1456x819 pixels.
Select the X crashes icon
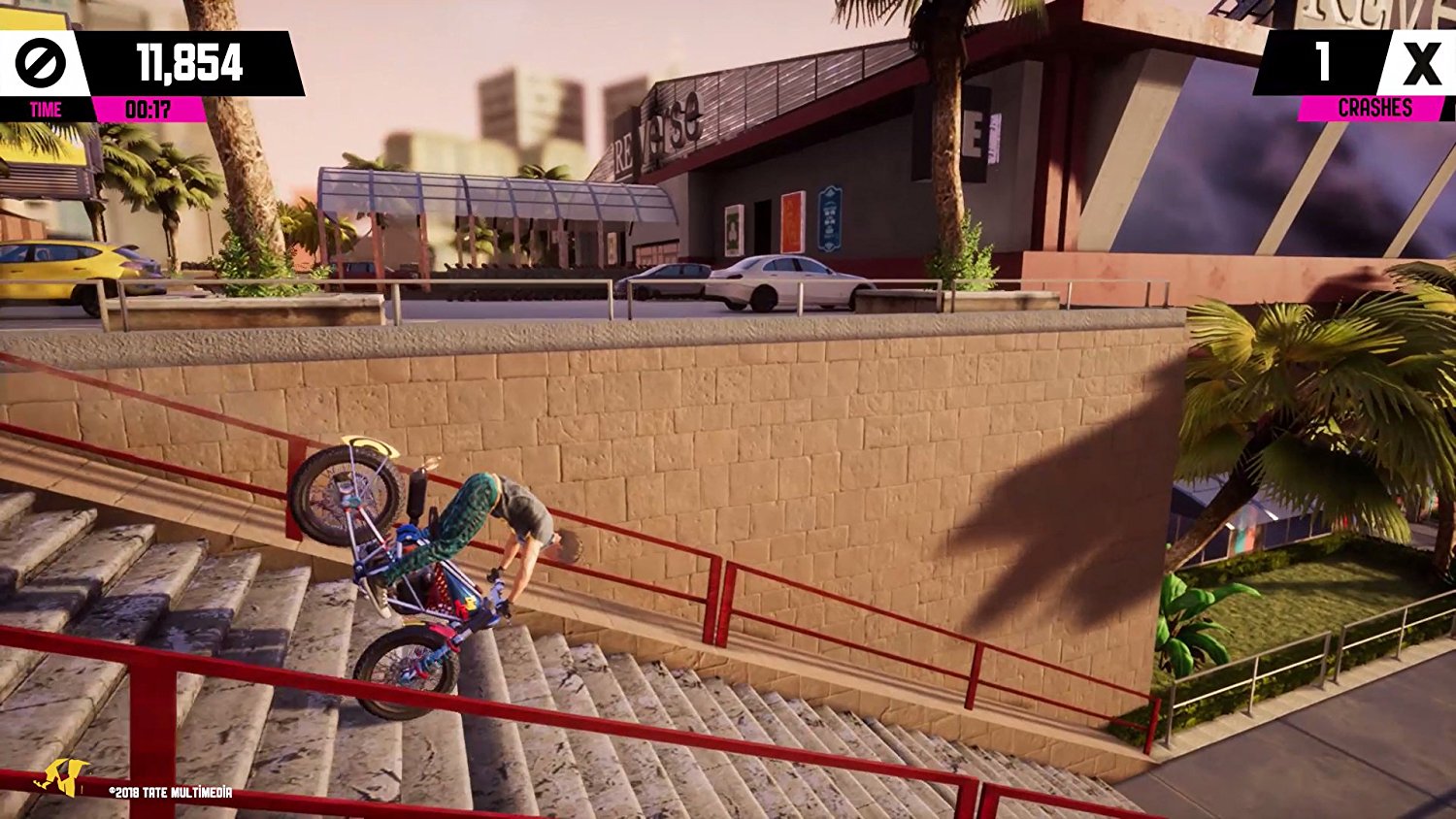[x=1421, y=62]
